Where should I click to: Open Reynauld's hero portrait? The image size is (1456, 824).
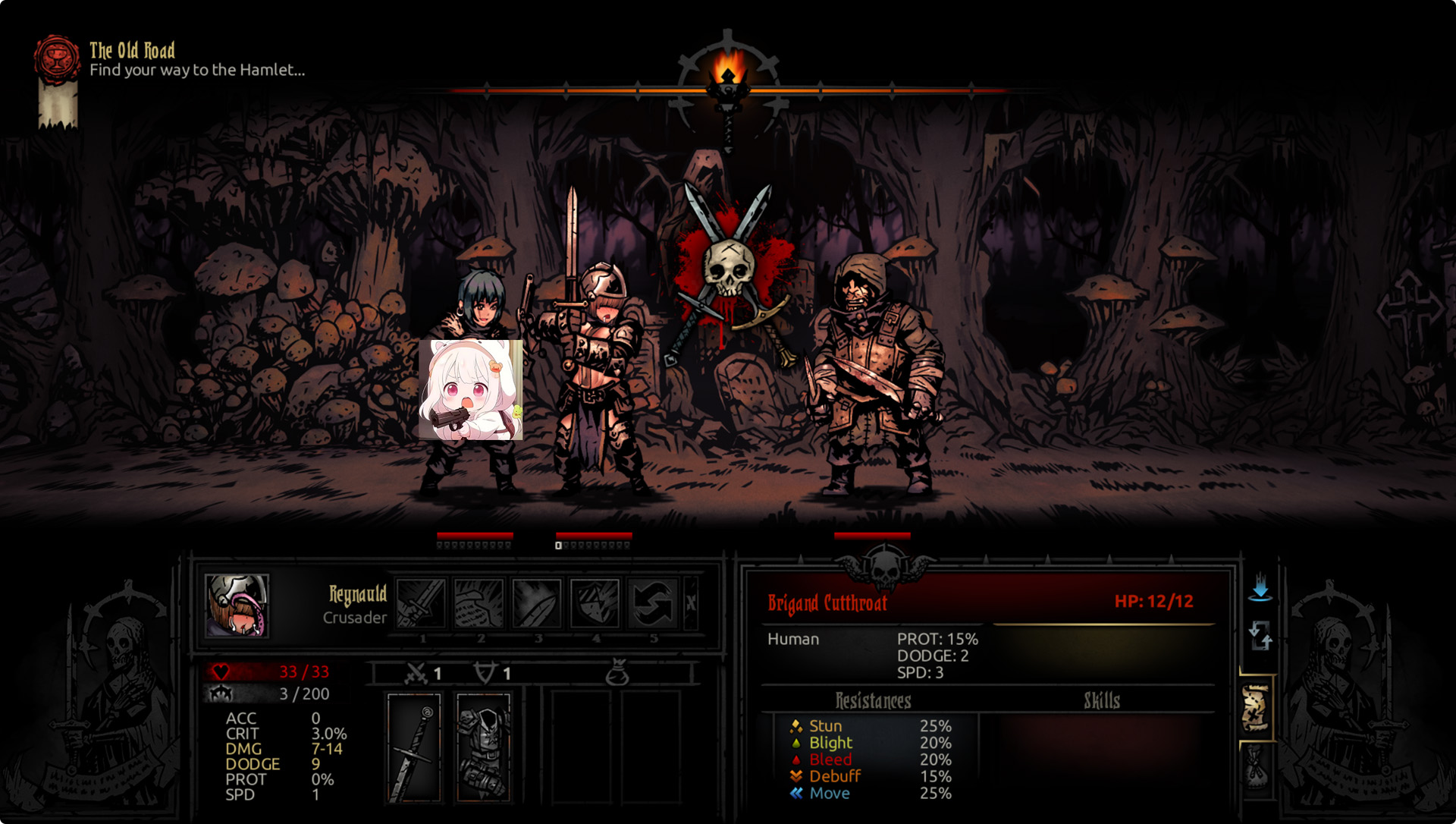pyautogui.click(x=237, y=605)
